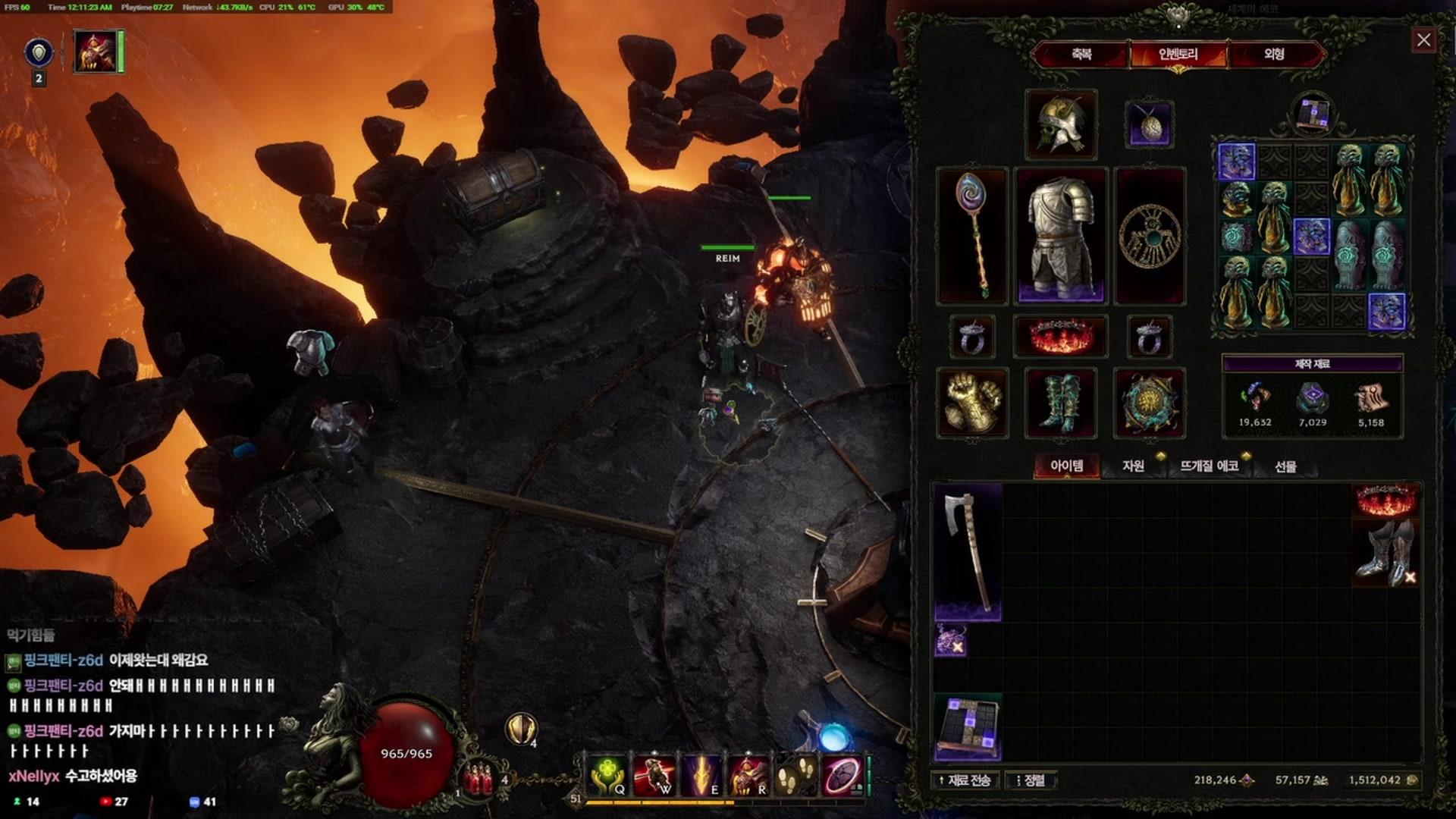Close the inventory panel
This screenshot has width=1456, height=819.
pyautogui.click(x=1423, y=40)
